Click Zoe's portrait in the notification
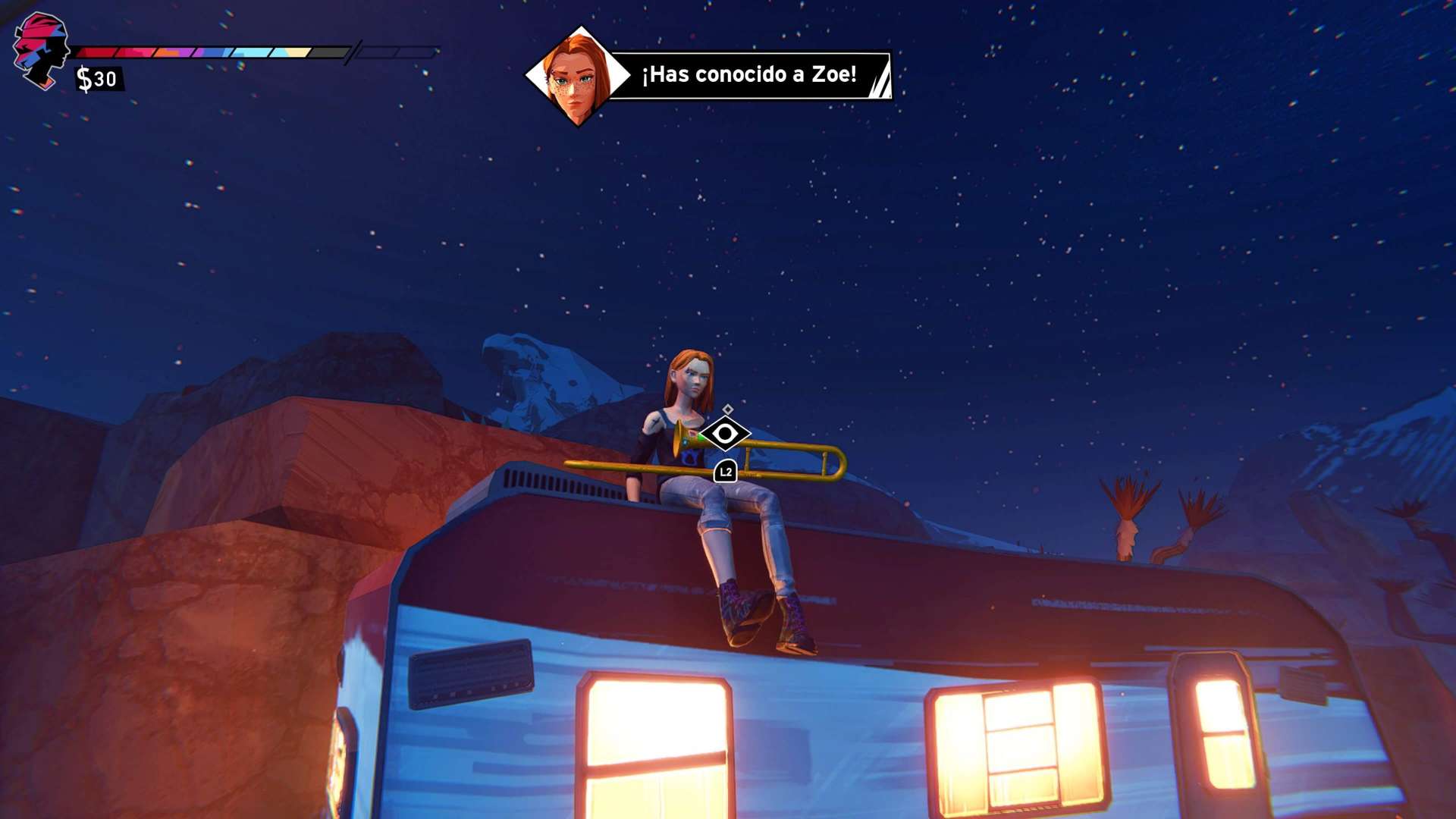Screen dimensions: 1456x819 [x=578, y=76]
